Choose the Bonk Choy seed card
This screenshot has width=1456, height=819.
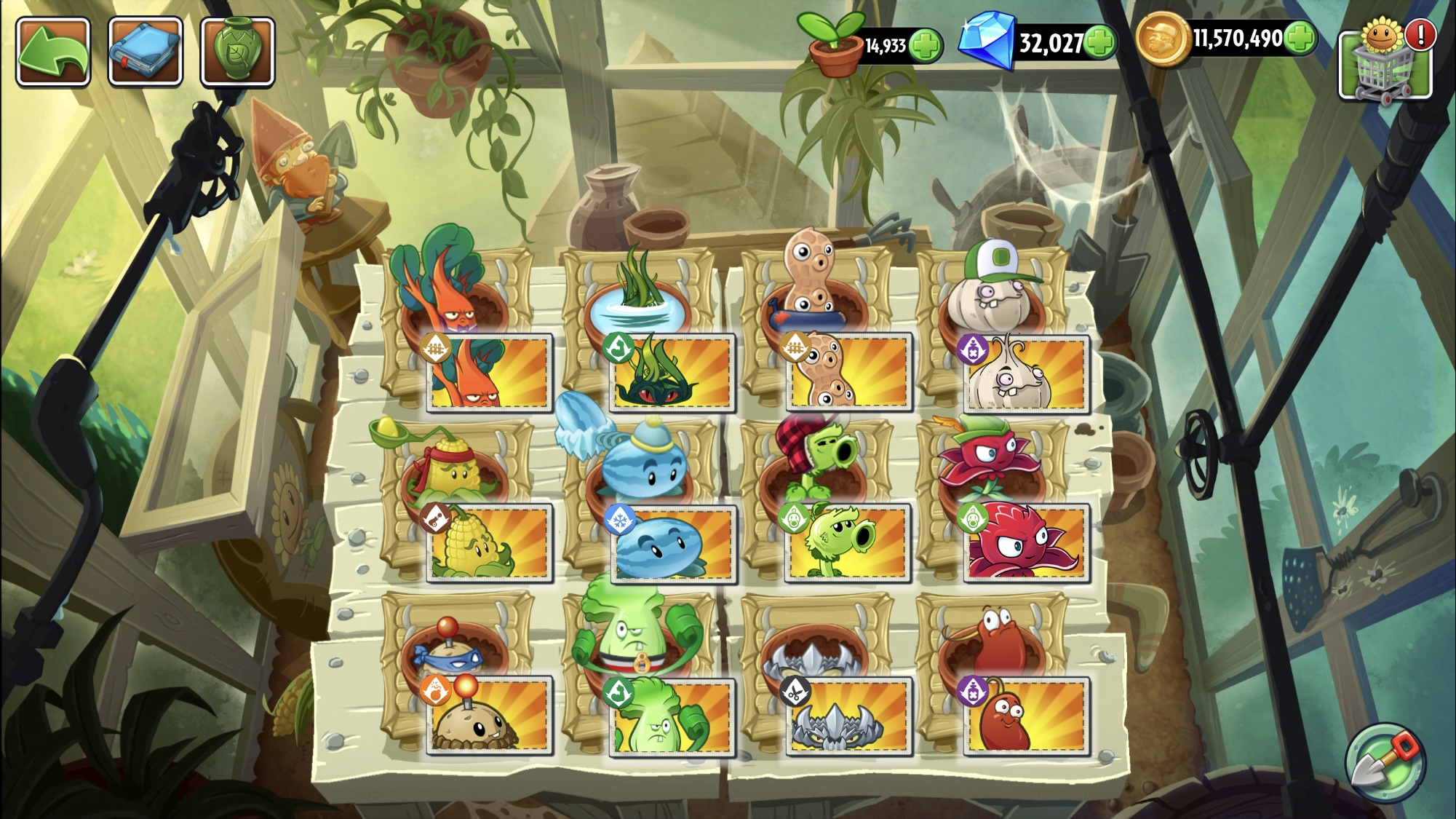[672, 716]
